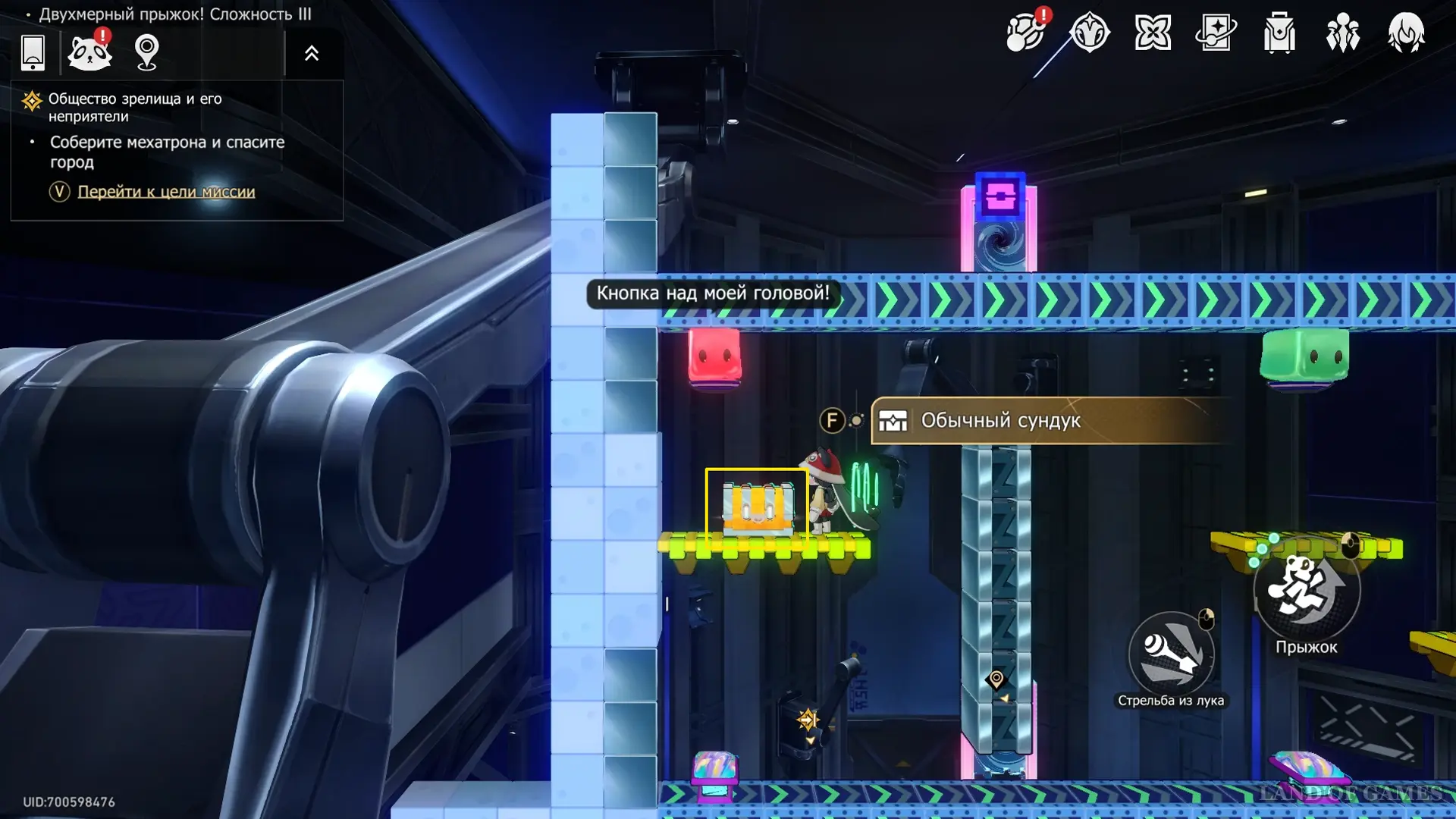Click the raccoon icon with red alert
The width and height of the screenshot is (1456, 819).
point(89,52)
